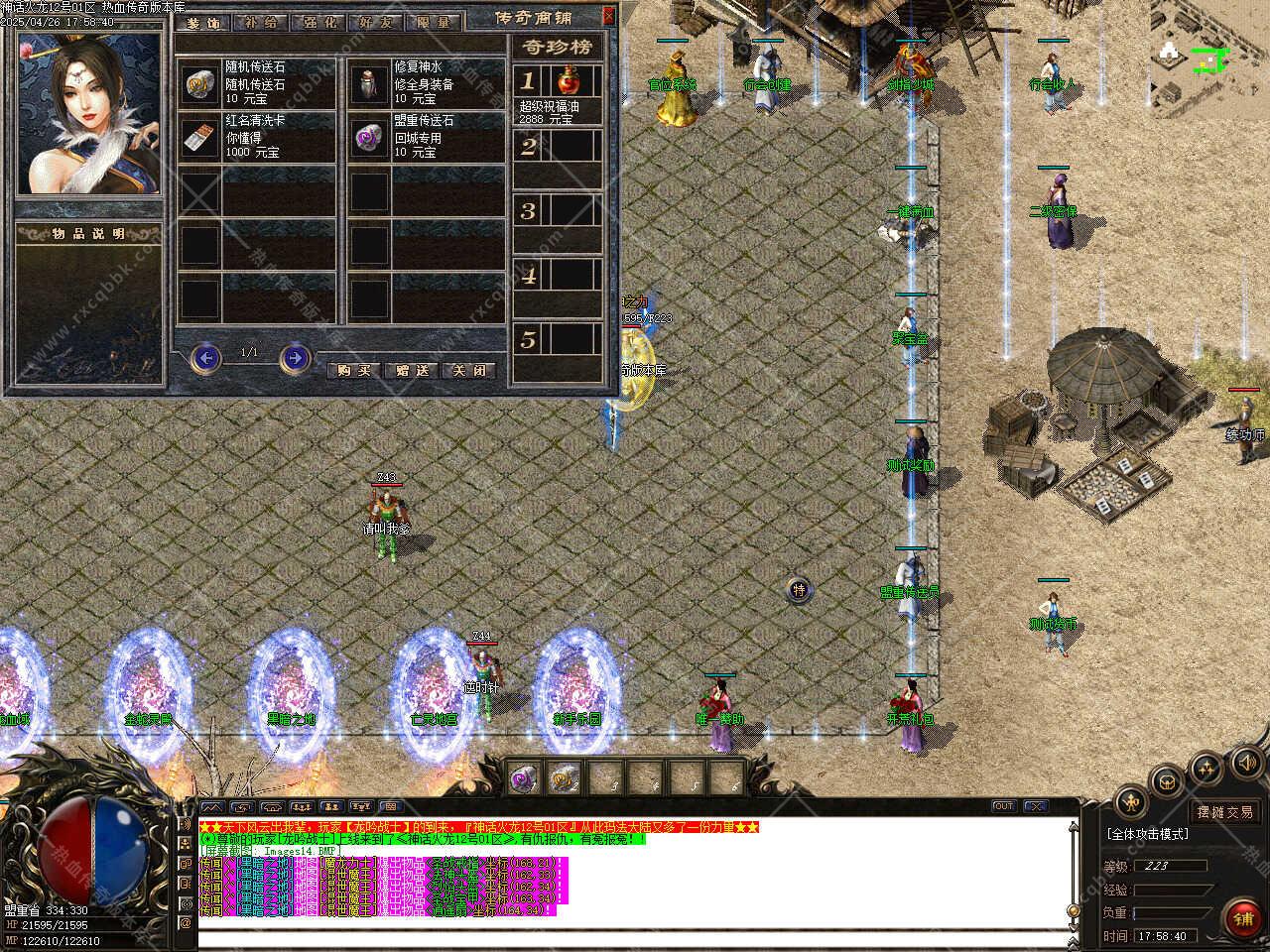Viewport: 1270px width, 952px height.
Task: Select the 好友 tab
Action: [374, 21]
